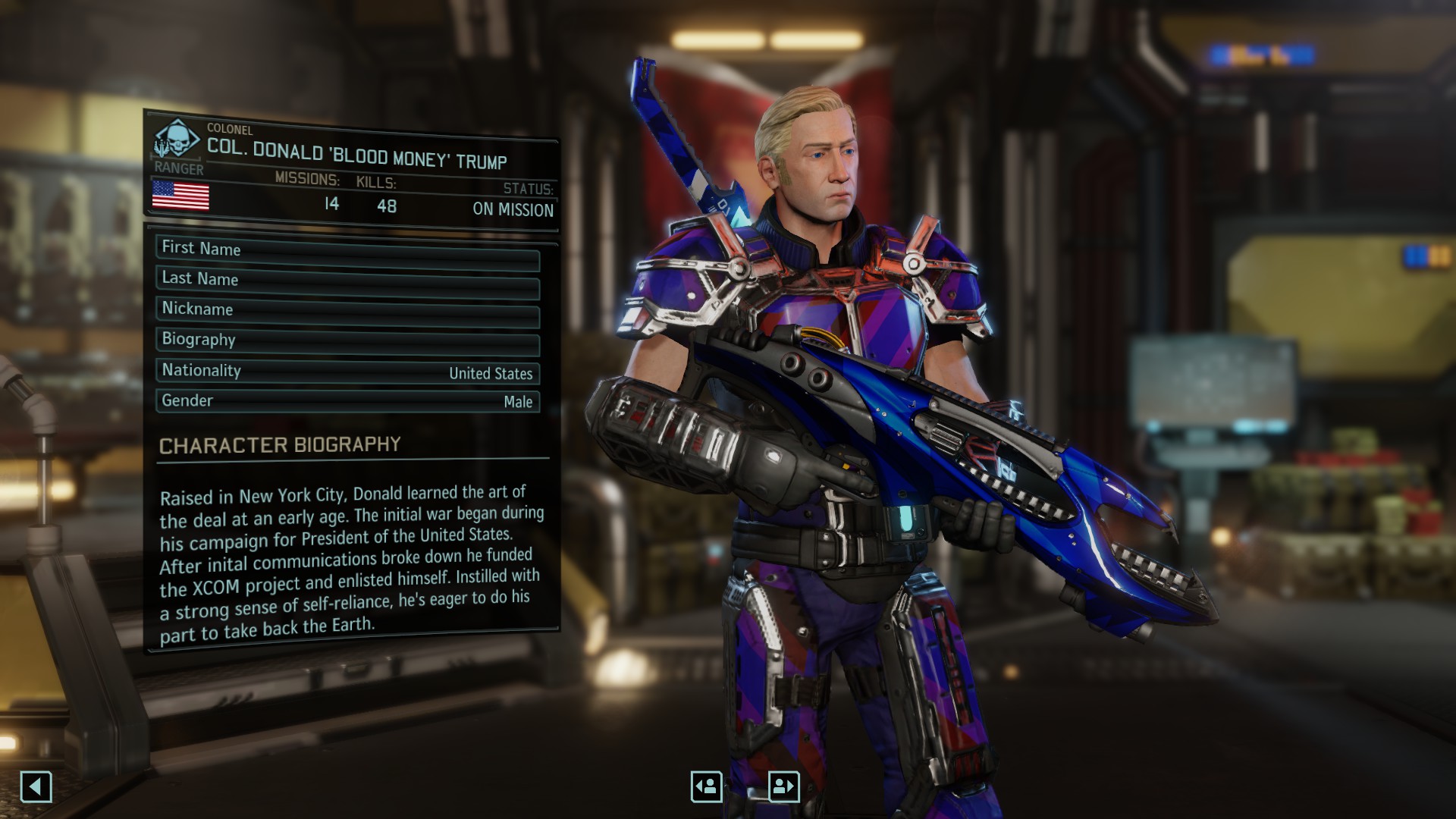Screen dimensions: 1456x819
Task: Edit the First Name field
Action: point(347,251)
